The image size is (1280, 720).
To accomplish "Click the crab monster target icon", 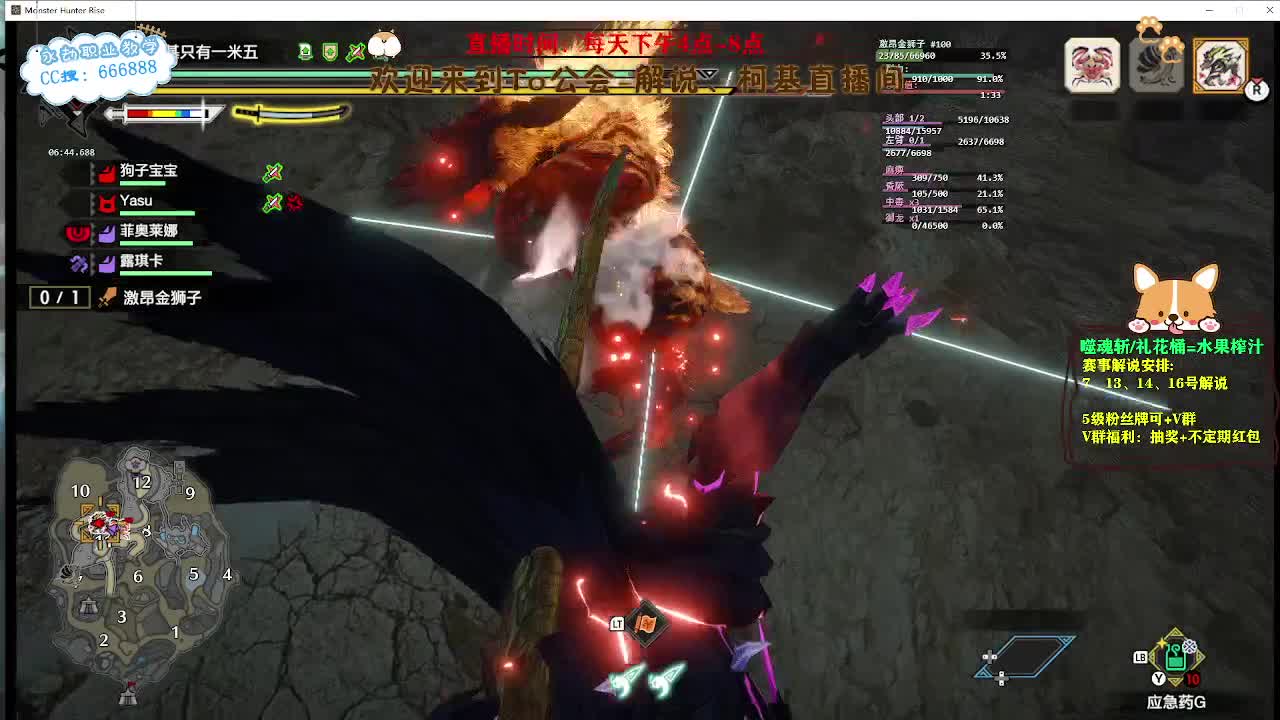I will [1092, 65].
